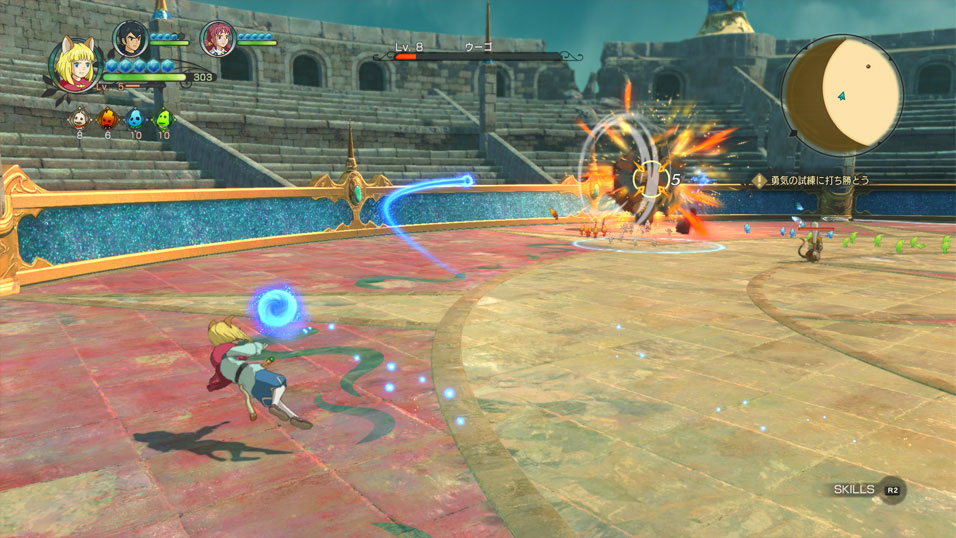Choose the red fire Higgledy icon
956x538 pixels.
tap(107, 119)
